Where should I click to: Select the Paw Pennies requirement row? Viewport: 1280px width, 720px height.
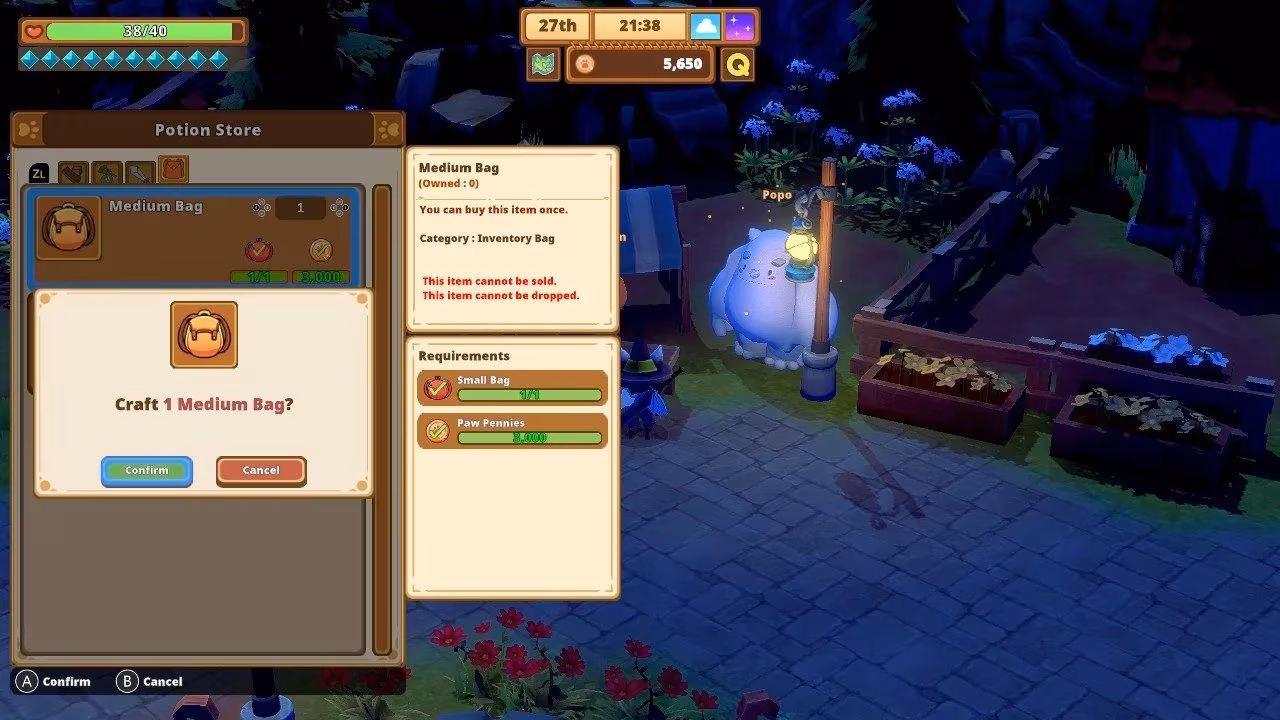(x=512, y=431)
